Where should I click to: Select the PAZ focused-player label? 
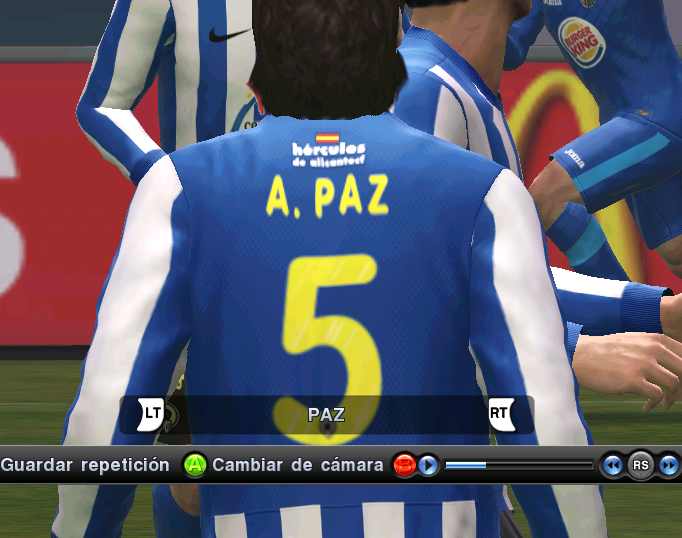pos(326,414)
